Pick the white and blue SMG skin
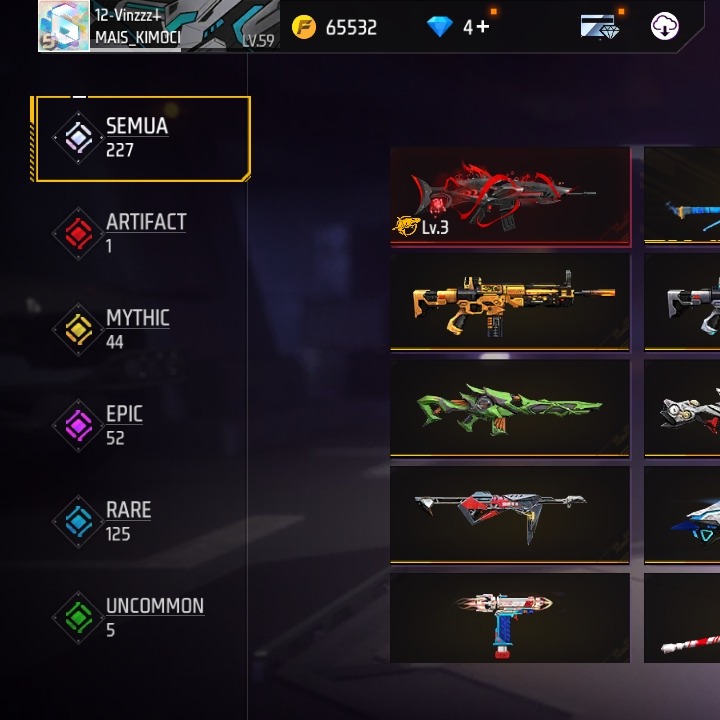720x720 pixels. coord(510,617)
